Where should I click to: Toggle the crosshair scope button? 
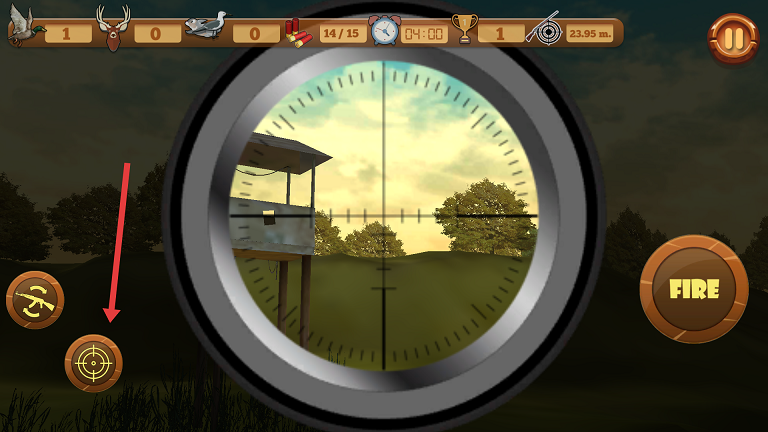pos(94,362)
